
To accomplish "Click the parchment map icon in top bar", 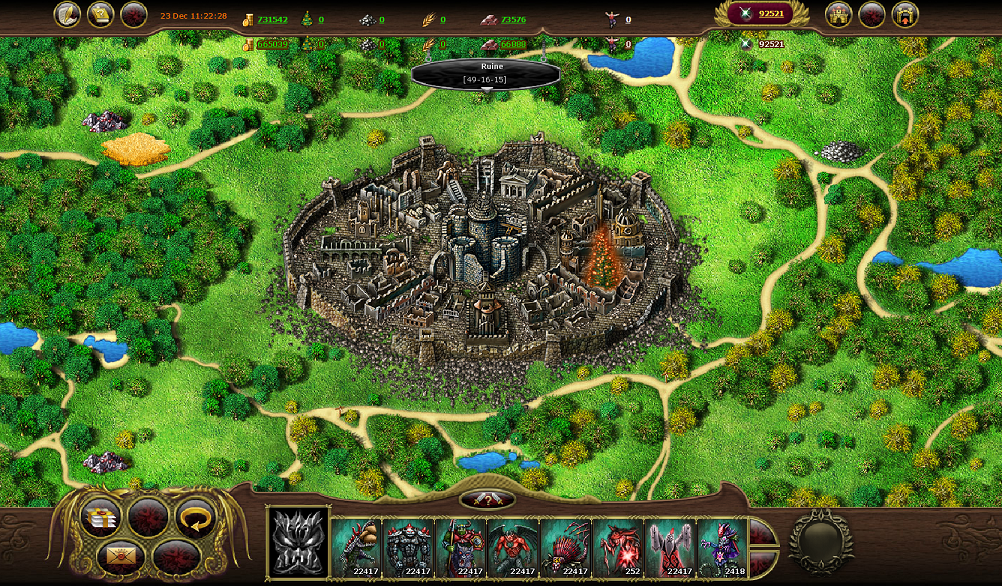I will 100,14.
